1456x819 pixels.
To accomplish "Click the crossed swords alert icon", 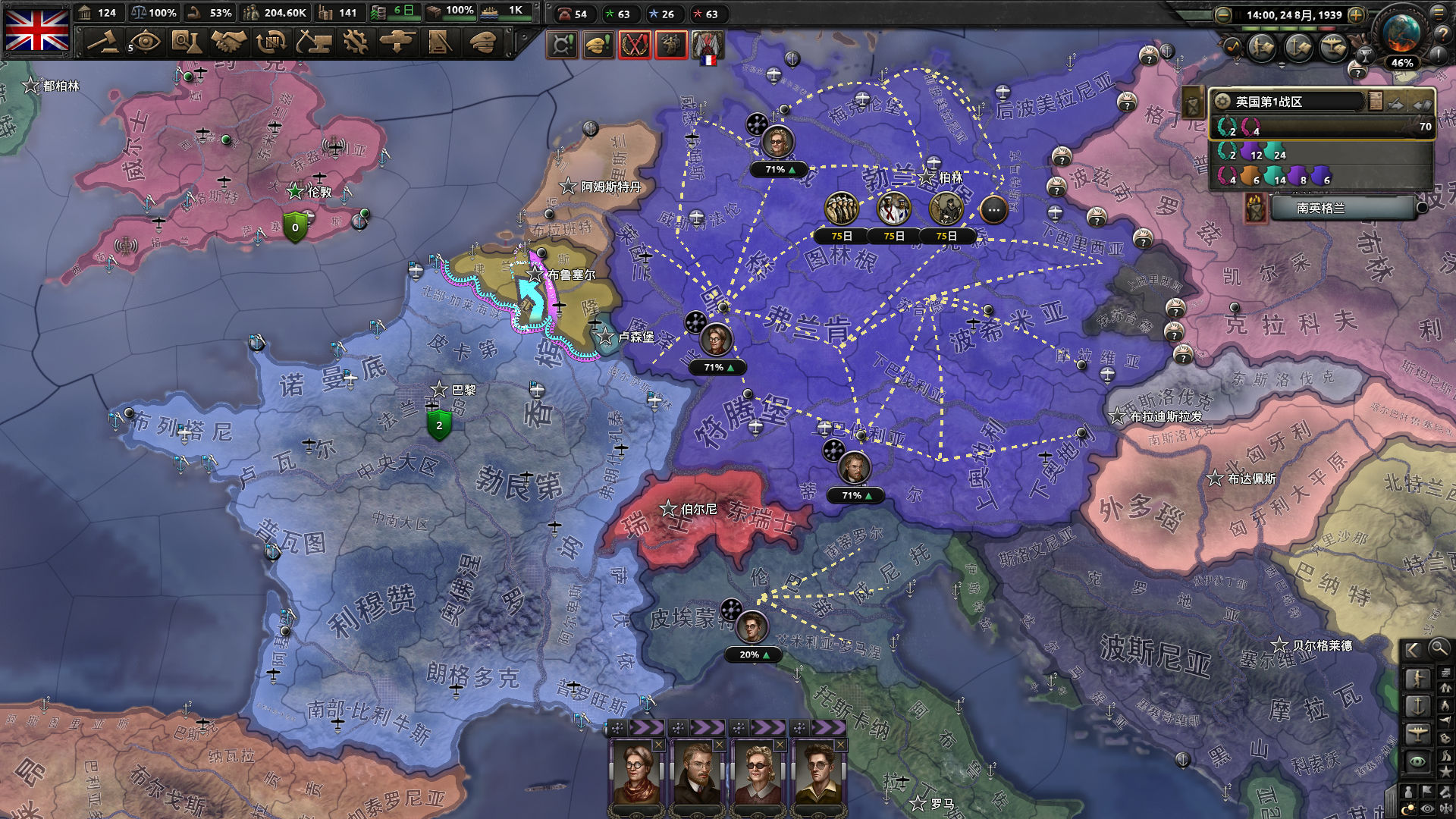I will pyautogui.click(x=634, y=45).
